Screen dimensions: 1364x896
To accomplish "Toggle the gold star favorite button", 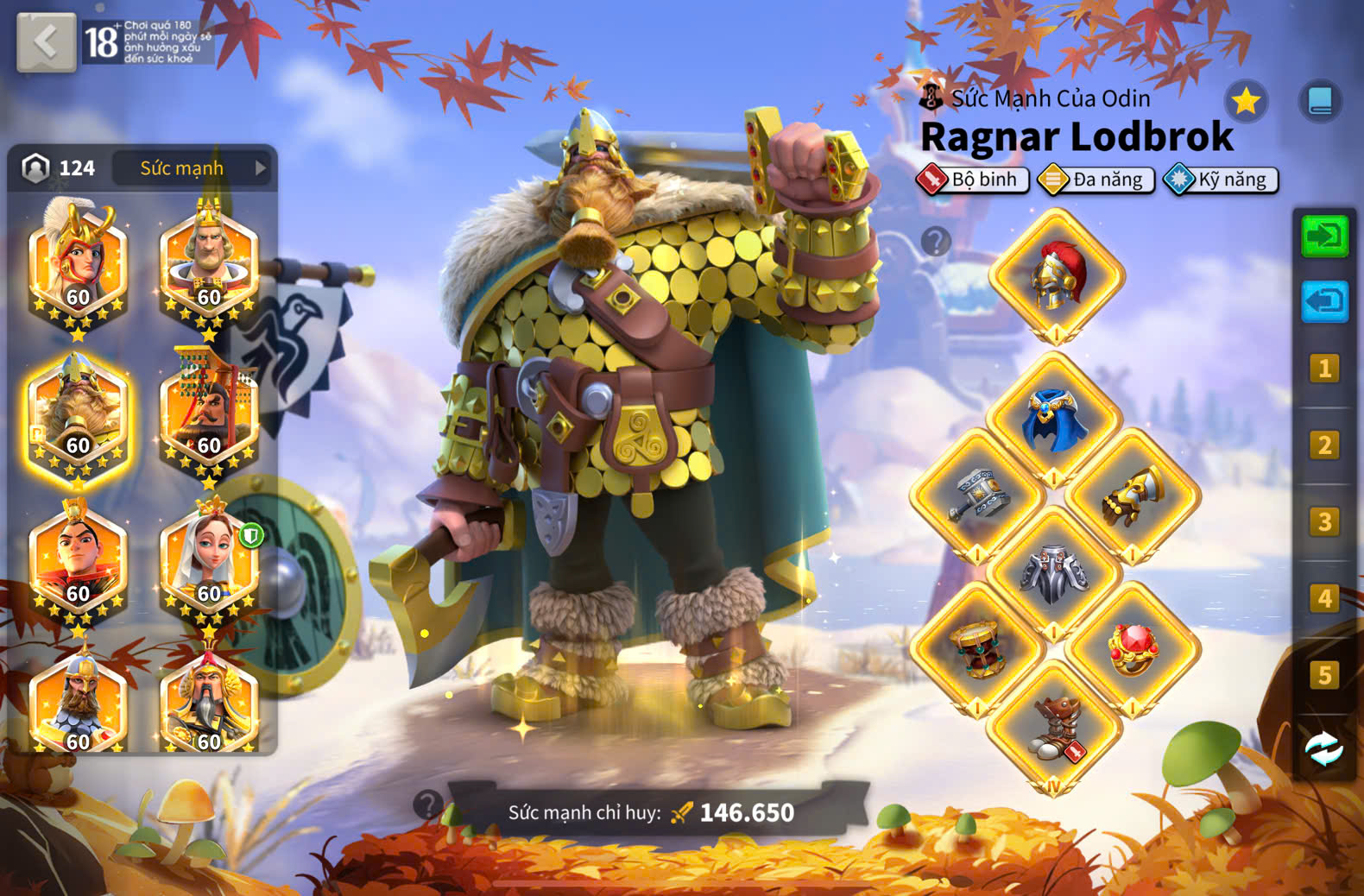I will click(x=1246, y=102).
